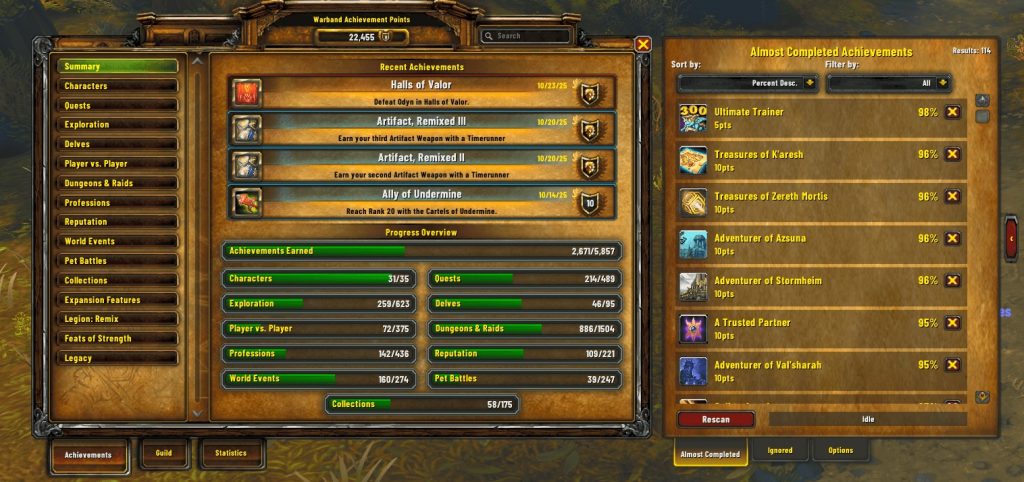Ignore the Ultimate Trainer achievement
The width and height of the screenshot is (1024, 482).
[x=952, y=112]
